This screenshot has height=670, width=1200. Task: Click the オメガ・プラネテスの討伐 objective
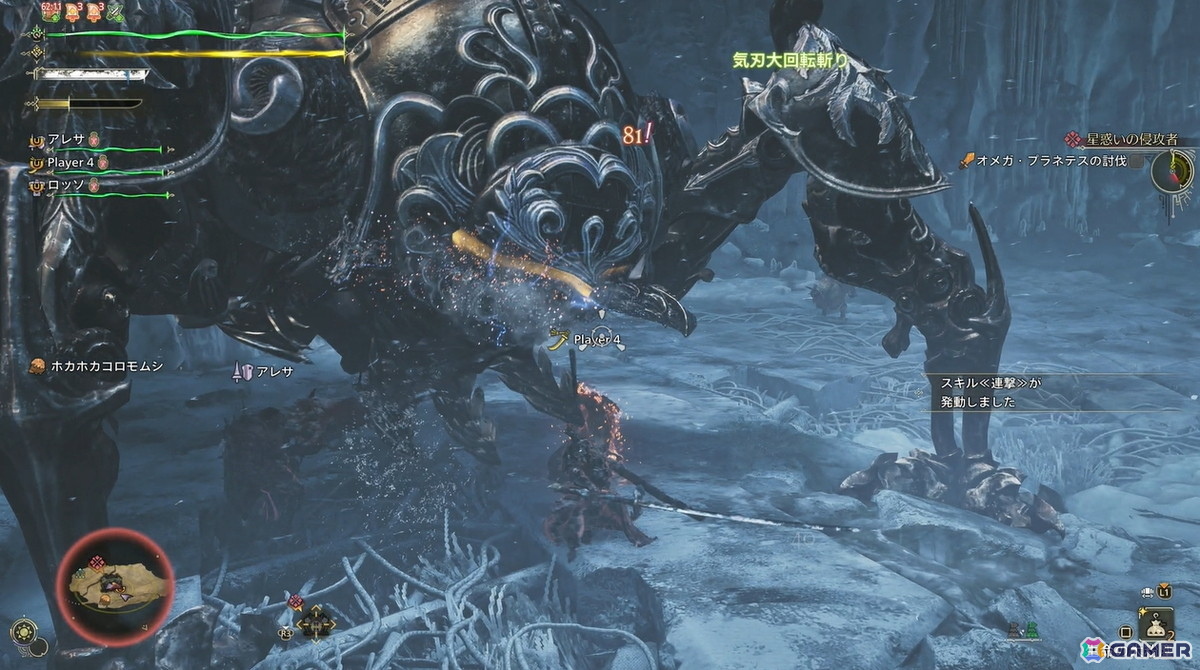tap(1050, 161)
